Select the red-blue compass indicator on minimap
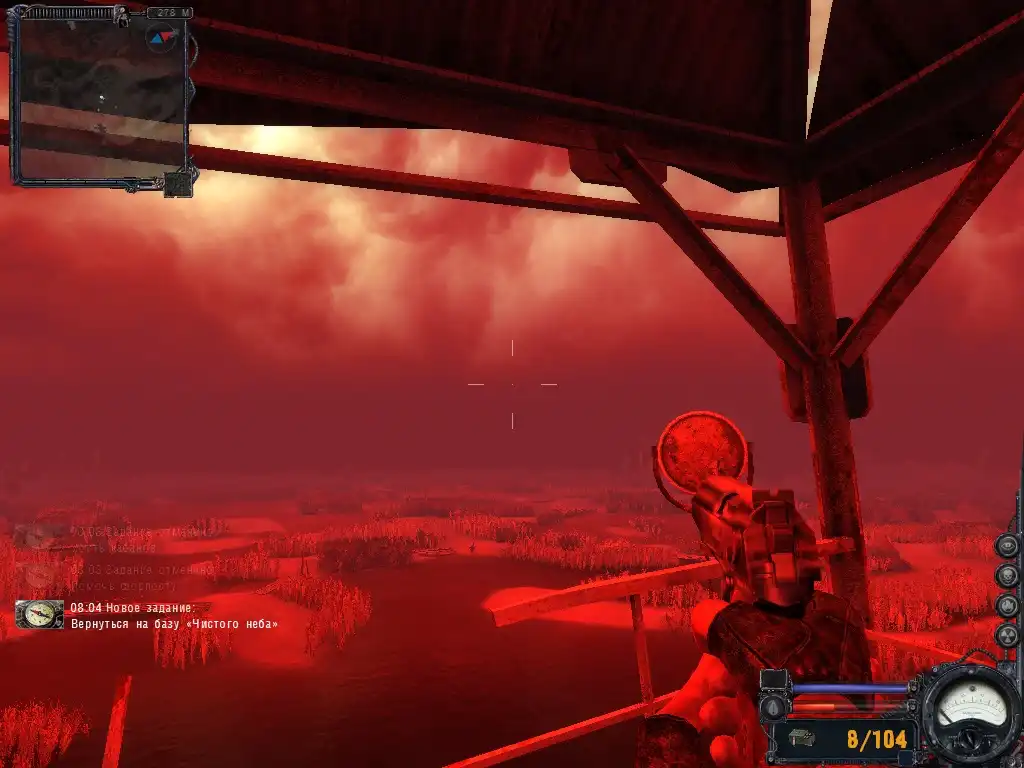This screenshot has height=768, width=1024. click(x=160, y=39)
